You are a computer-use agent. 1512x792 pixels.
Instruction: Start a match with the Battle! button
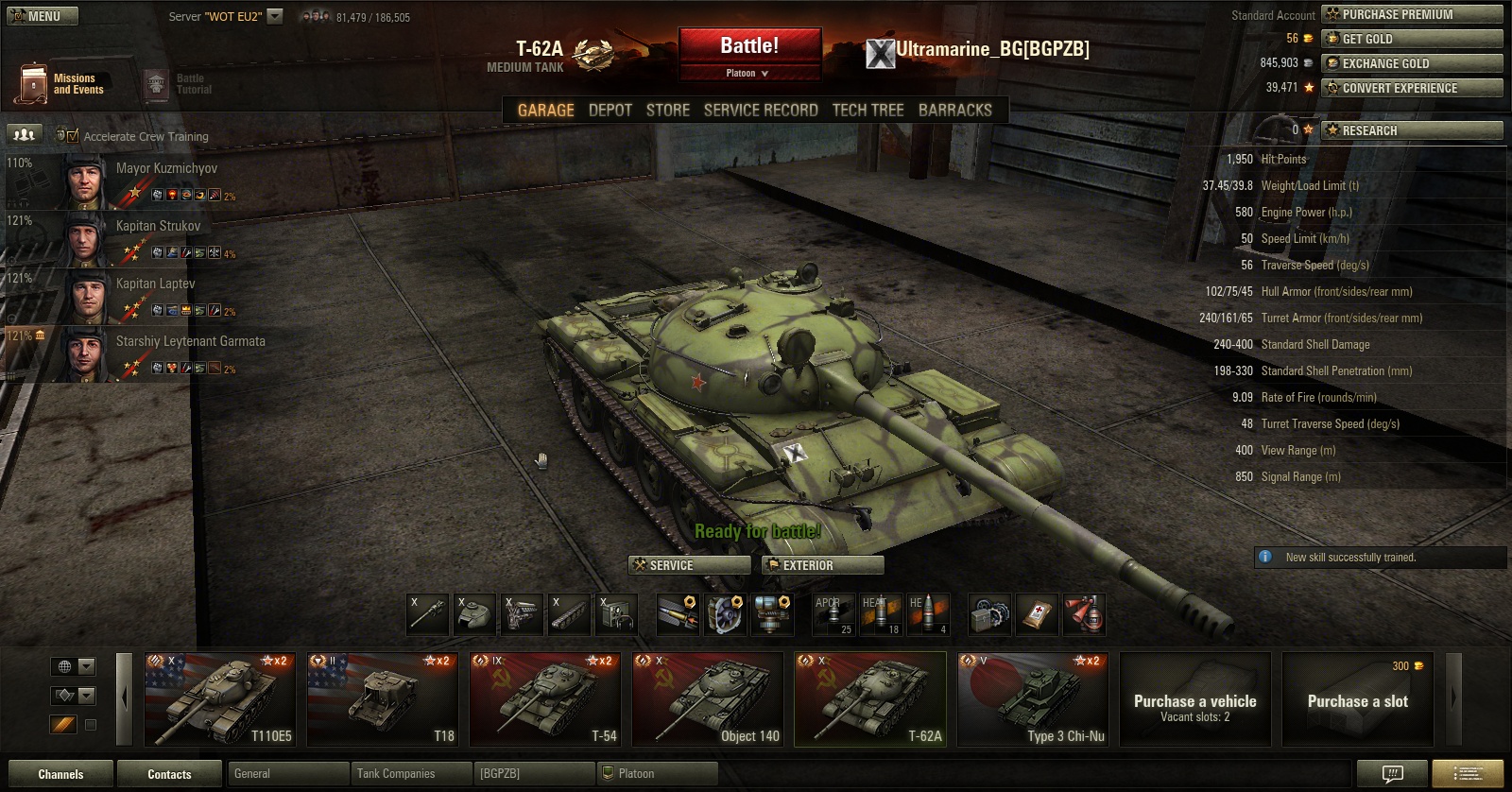pos(749,46)
